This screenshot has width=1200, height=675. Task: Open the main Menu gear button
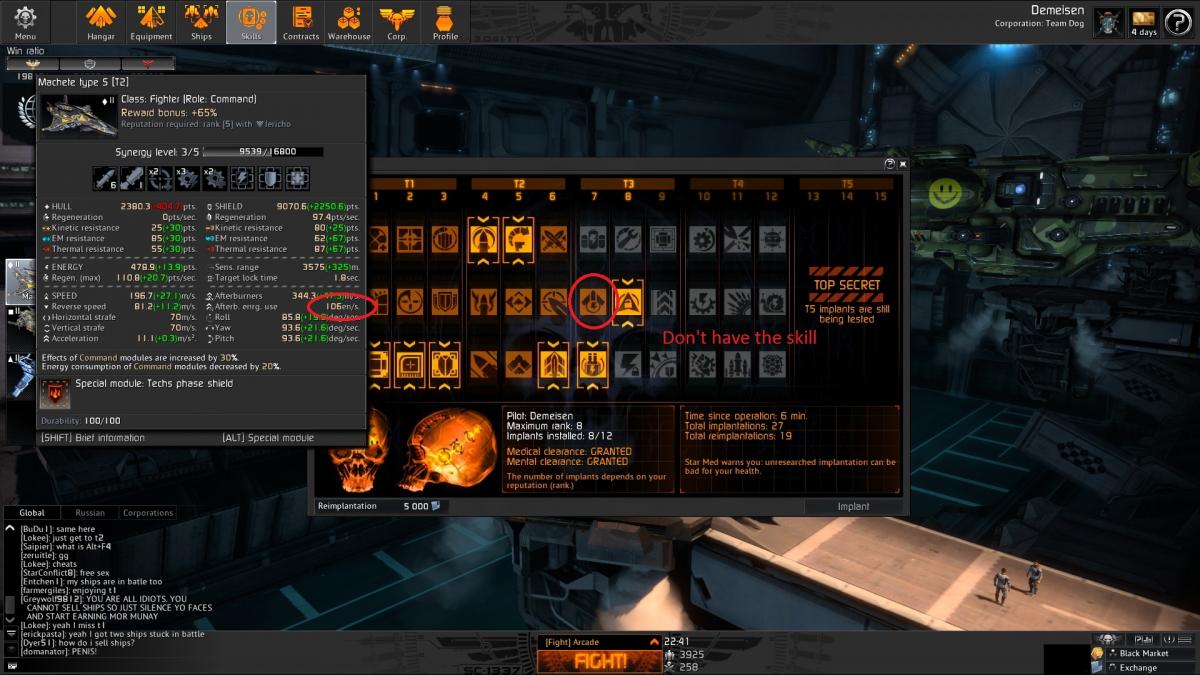(25, 20)
